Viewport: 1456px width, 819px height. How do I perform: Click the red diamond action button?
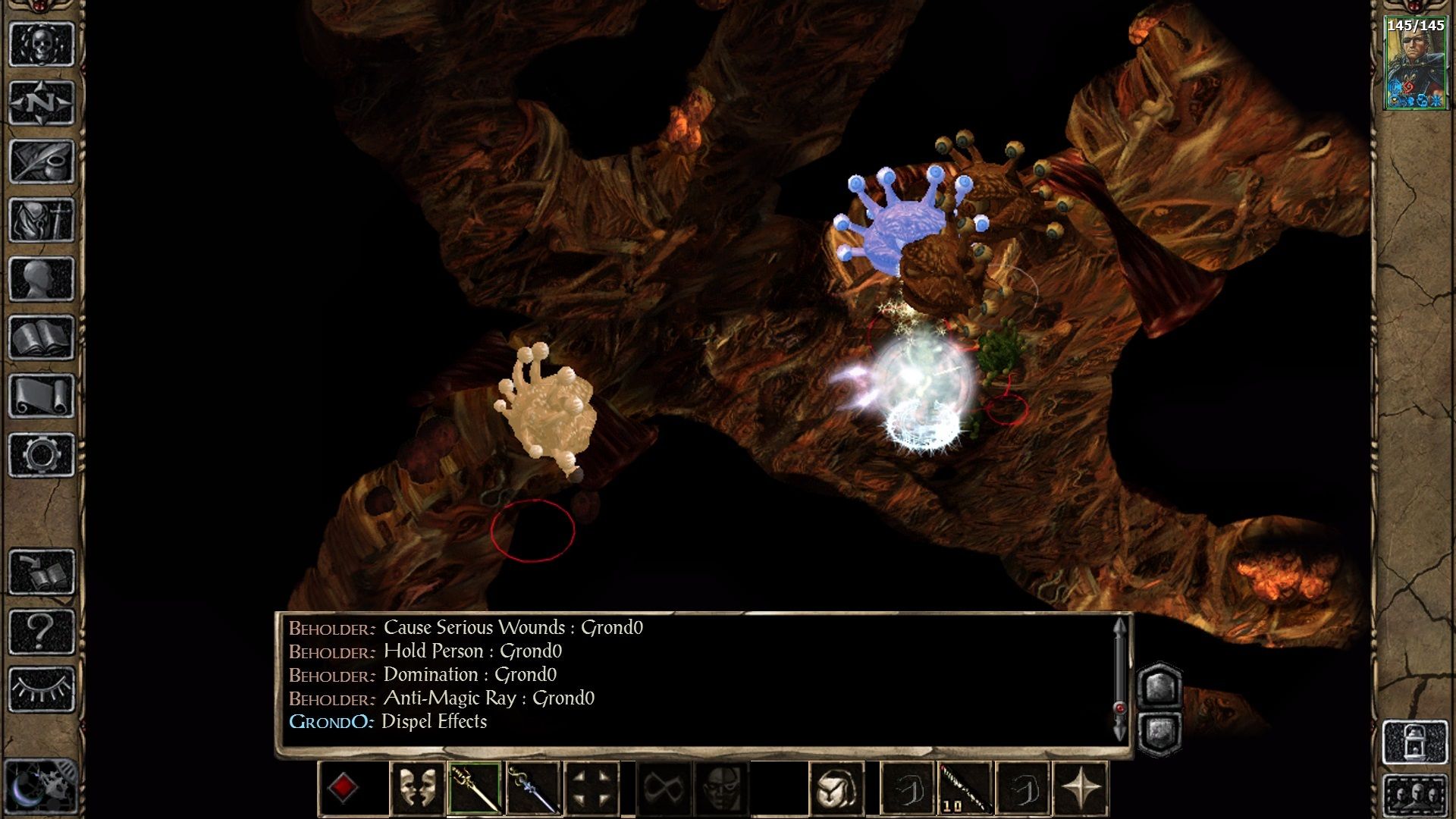(343, 789)
